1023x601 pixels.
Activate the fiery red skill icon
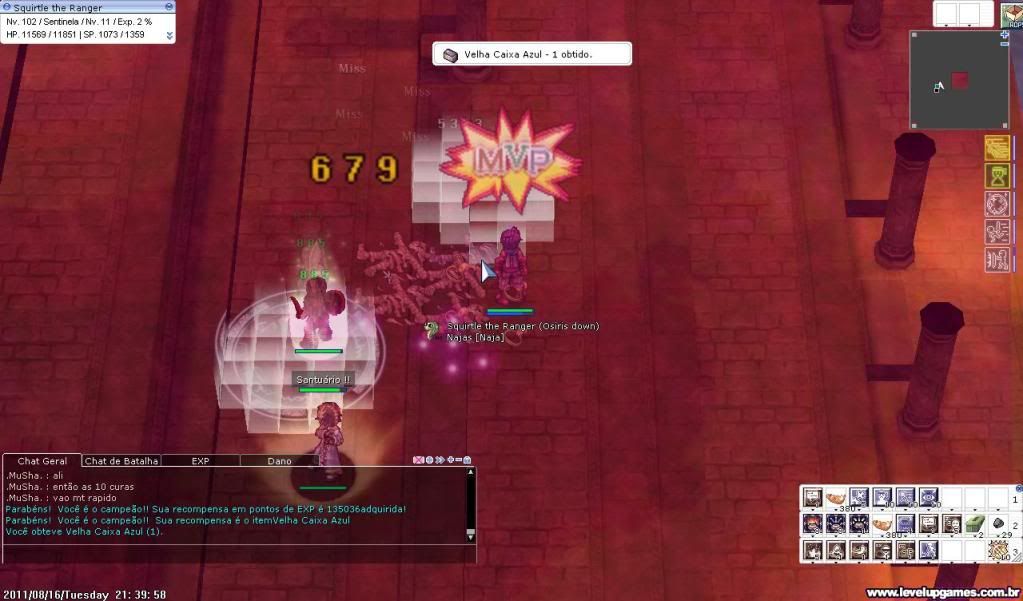[x=811, y=523]
